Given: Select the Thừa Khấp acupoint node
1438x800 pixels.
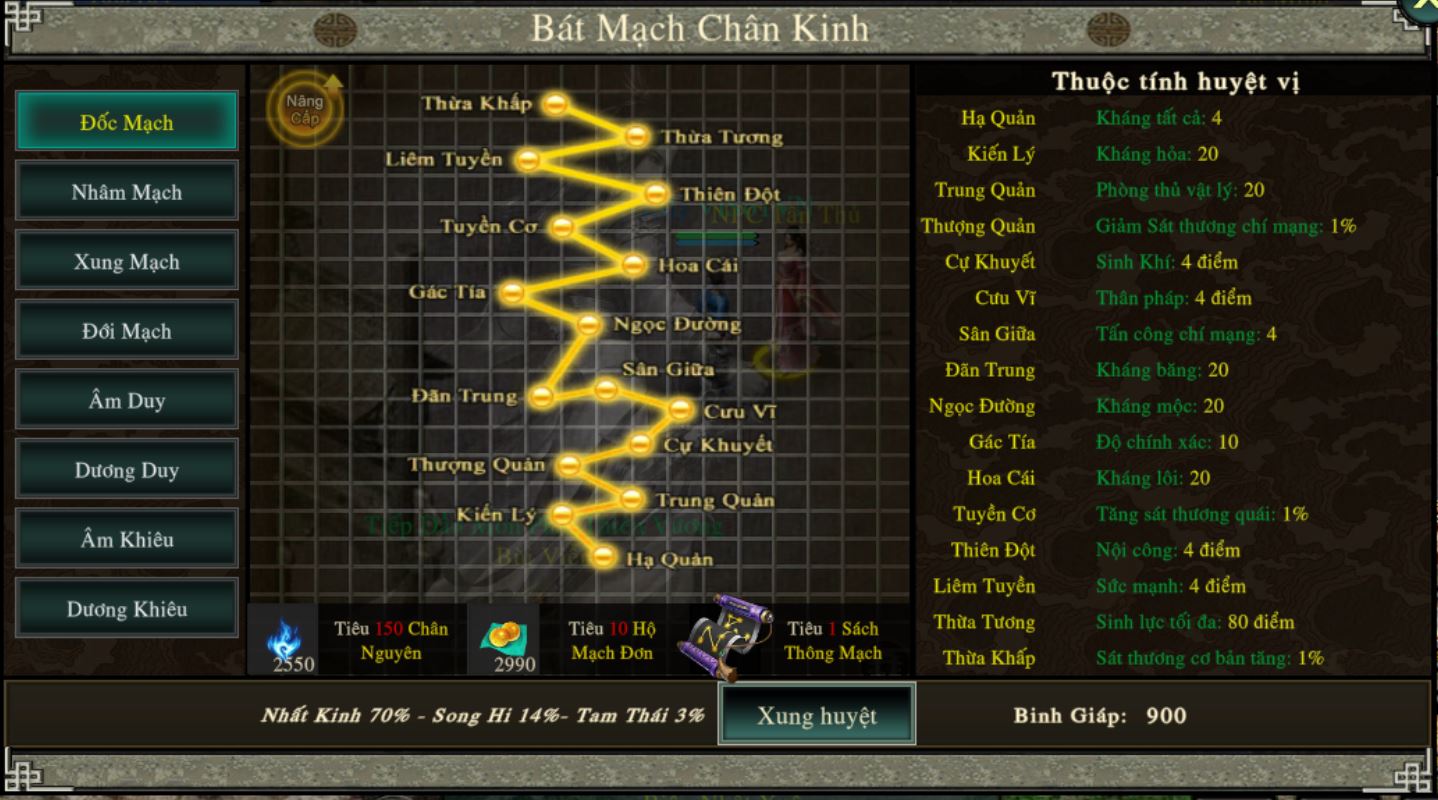Looking at the screenshot, I should pos(556,103).
